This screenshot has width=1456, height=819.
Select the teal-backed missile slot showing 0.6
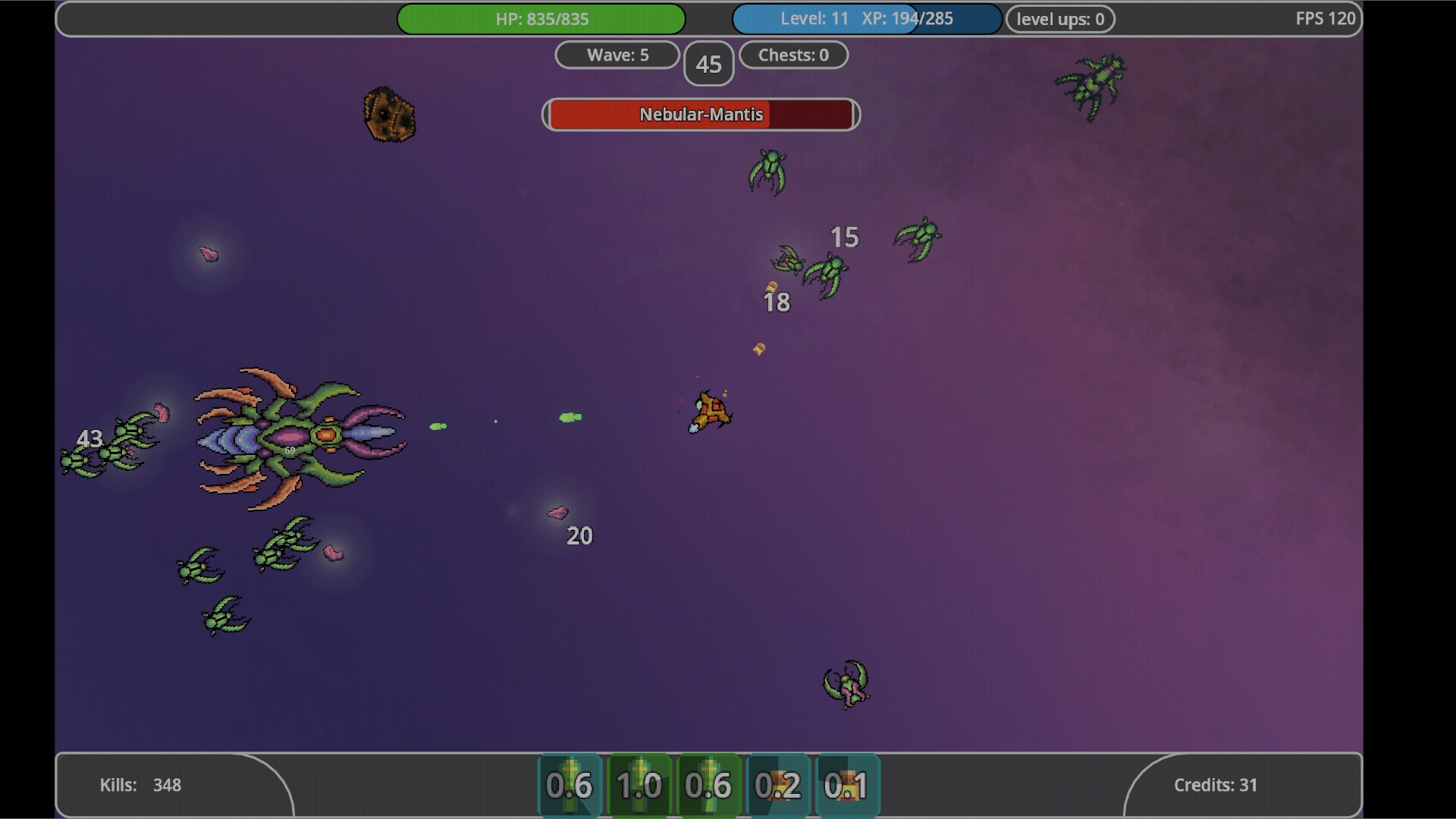point(570,785)
